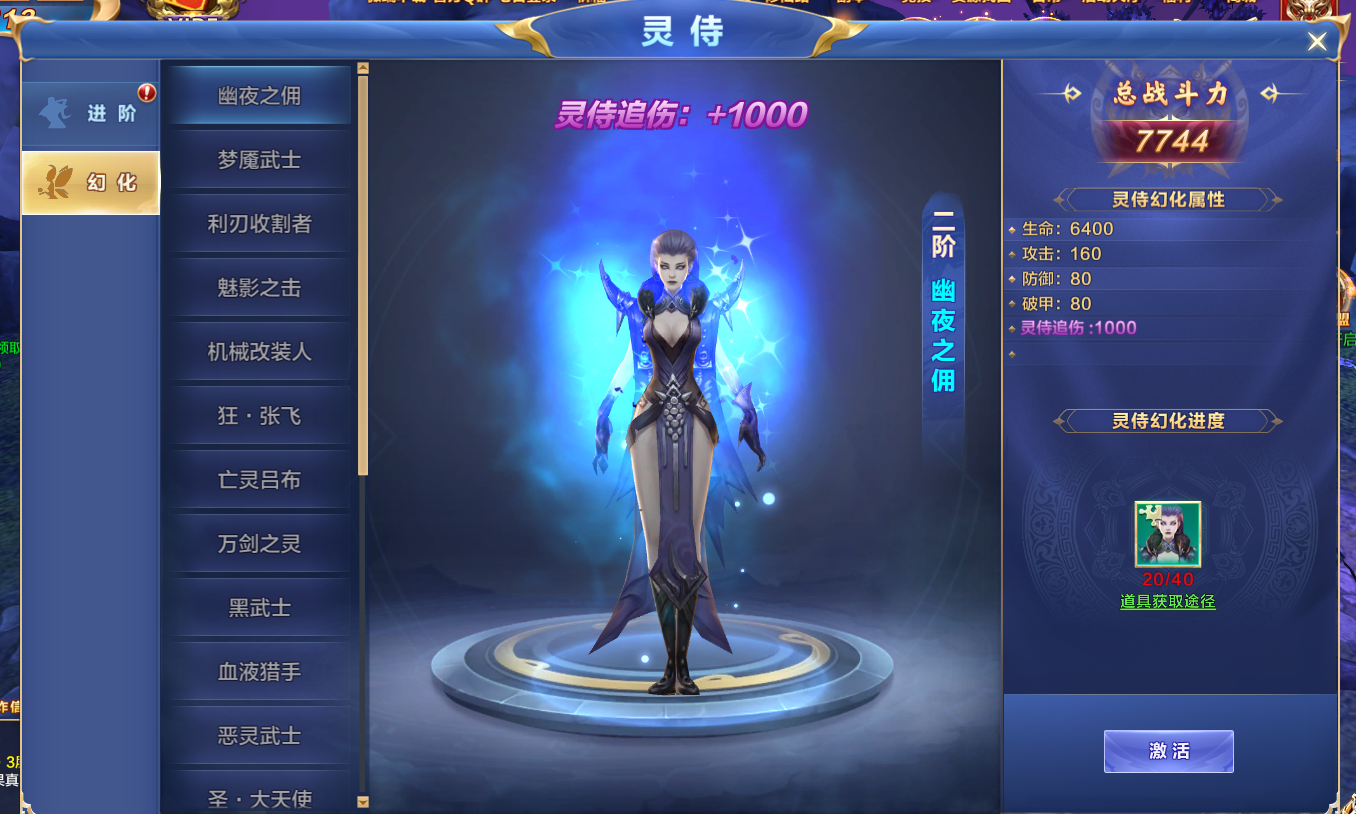Choose 血液猎手 in the list
Image resolution: width=1356 pixels, height=814 pixels.
click(259, 672)
